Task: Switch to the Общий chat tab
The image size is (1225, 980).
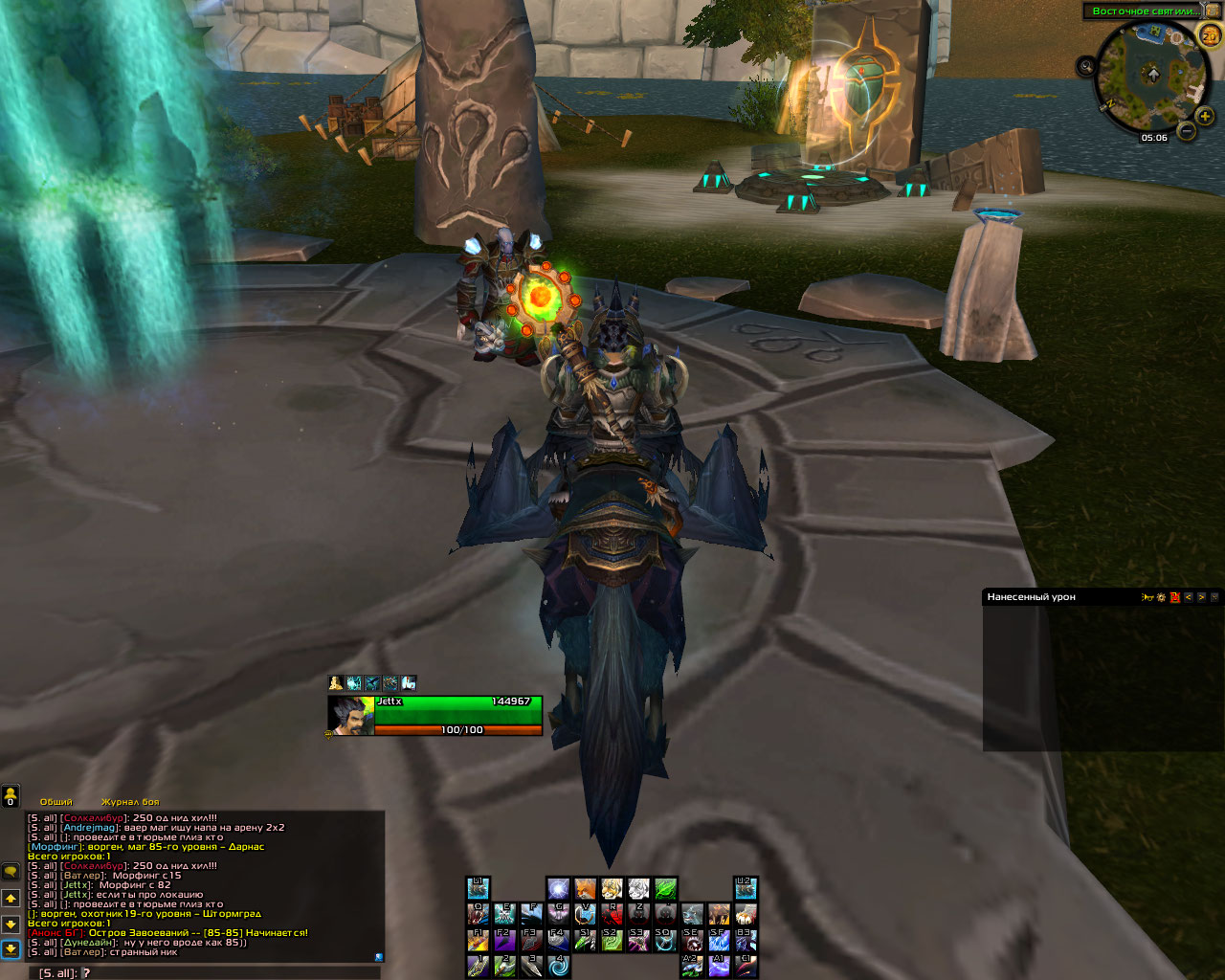Action: point(56,802)
